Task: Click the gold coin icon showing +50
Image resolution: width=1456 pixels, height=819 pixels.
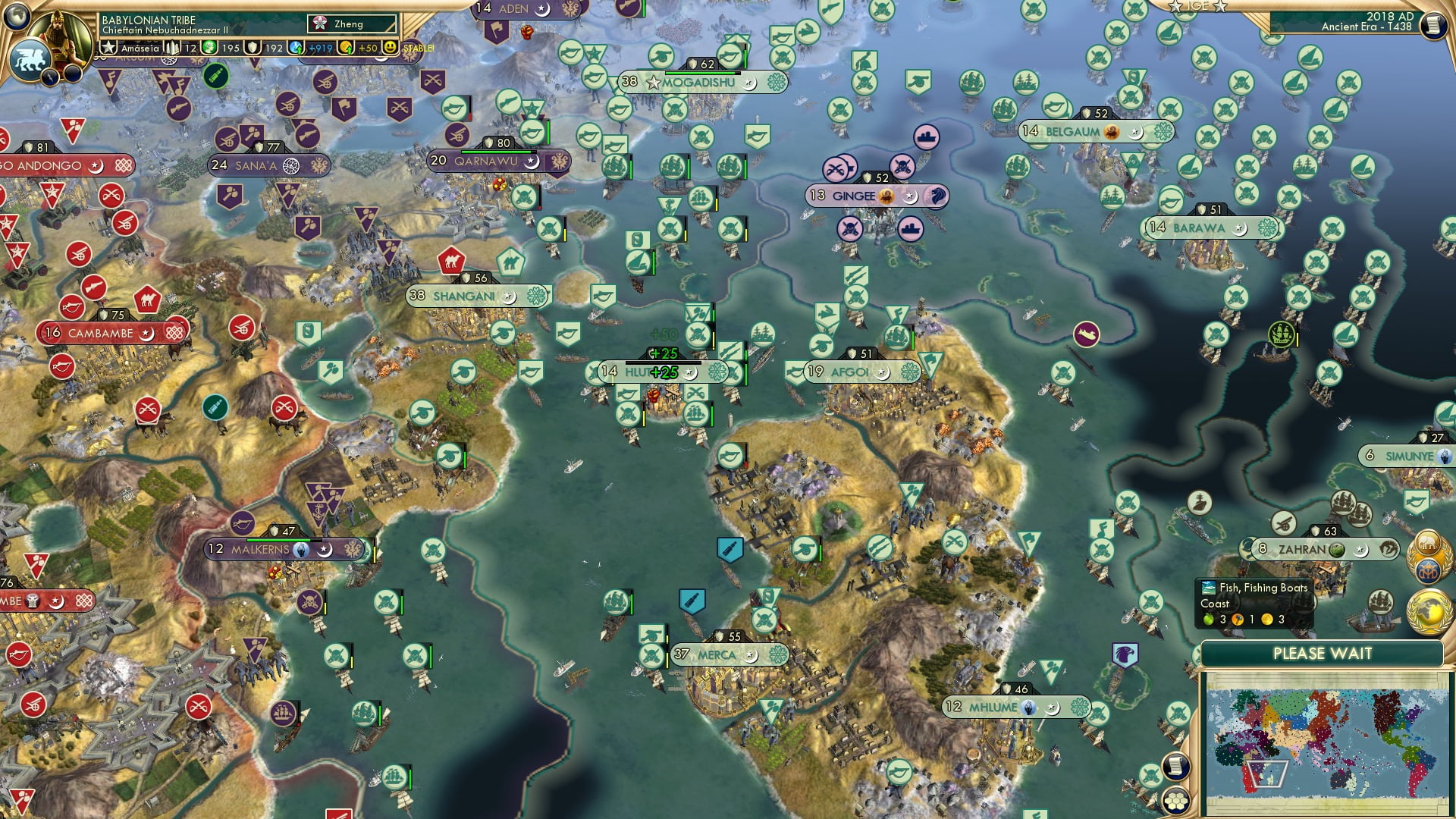Action: (345, 47)
